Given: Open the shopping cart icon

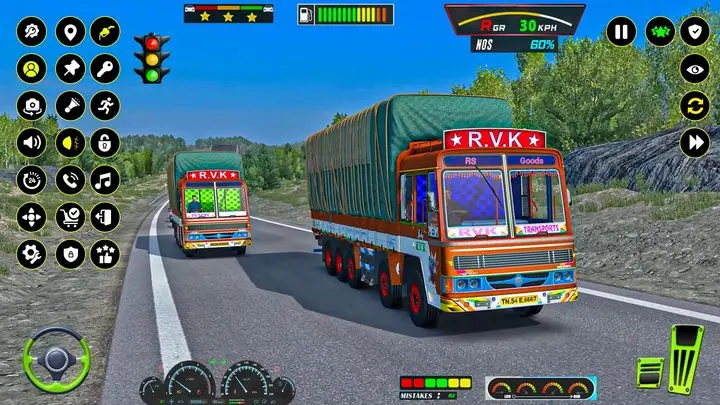Looking at the screenshot, I should (69, 217).
